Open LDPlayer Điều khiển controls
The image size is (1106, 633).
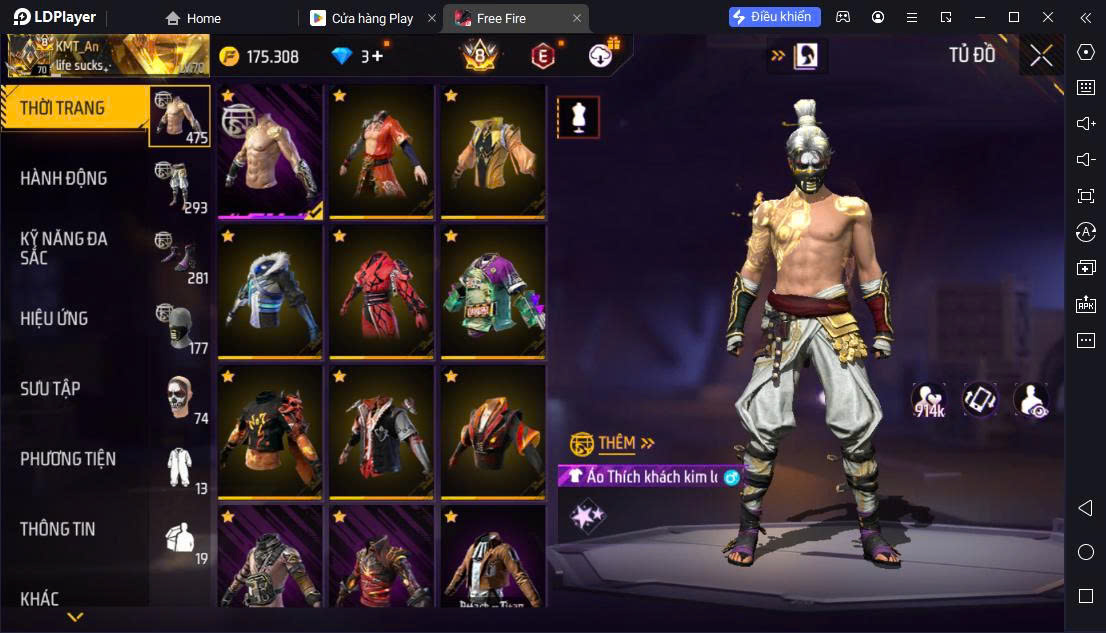click(x=775, y=17)
